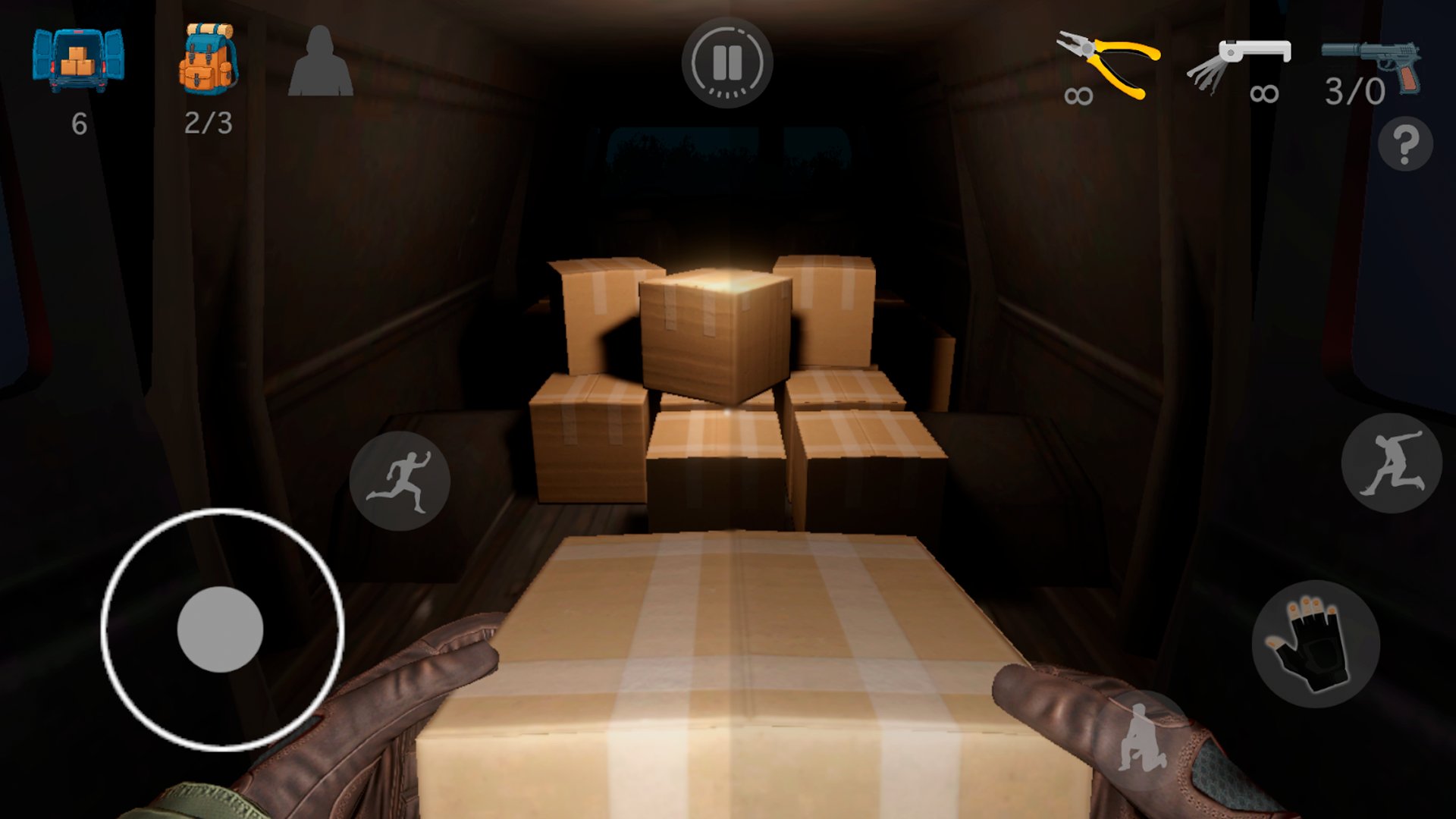The height and width of the screenshot is (819, 1456).
Task: Tap the glove interaction icon
Action: [1316, 645]
